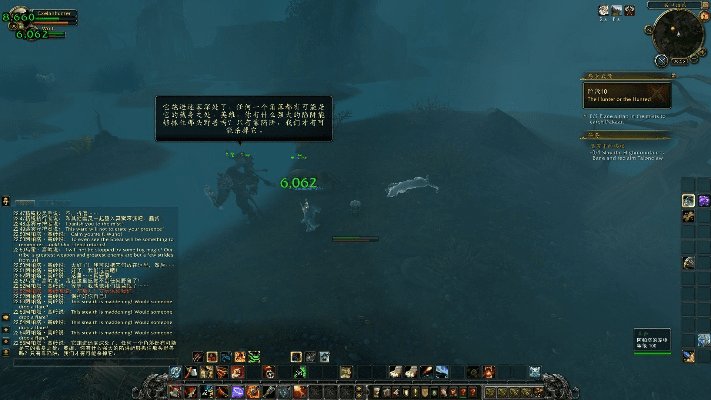This screenshot has height=400, width=711.
Task: Use the green claw pet ability
Action: click(x=256, y=357)
